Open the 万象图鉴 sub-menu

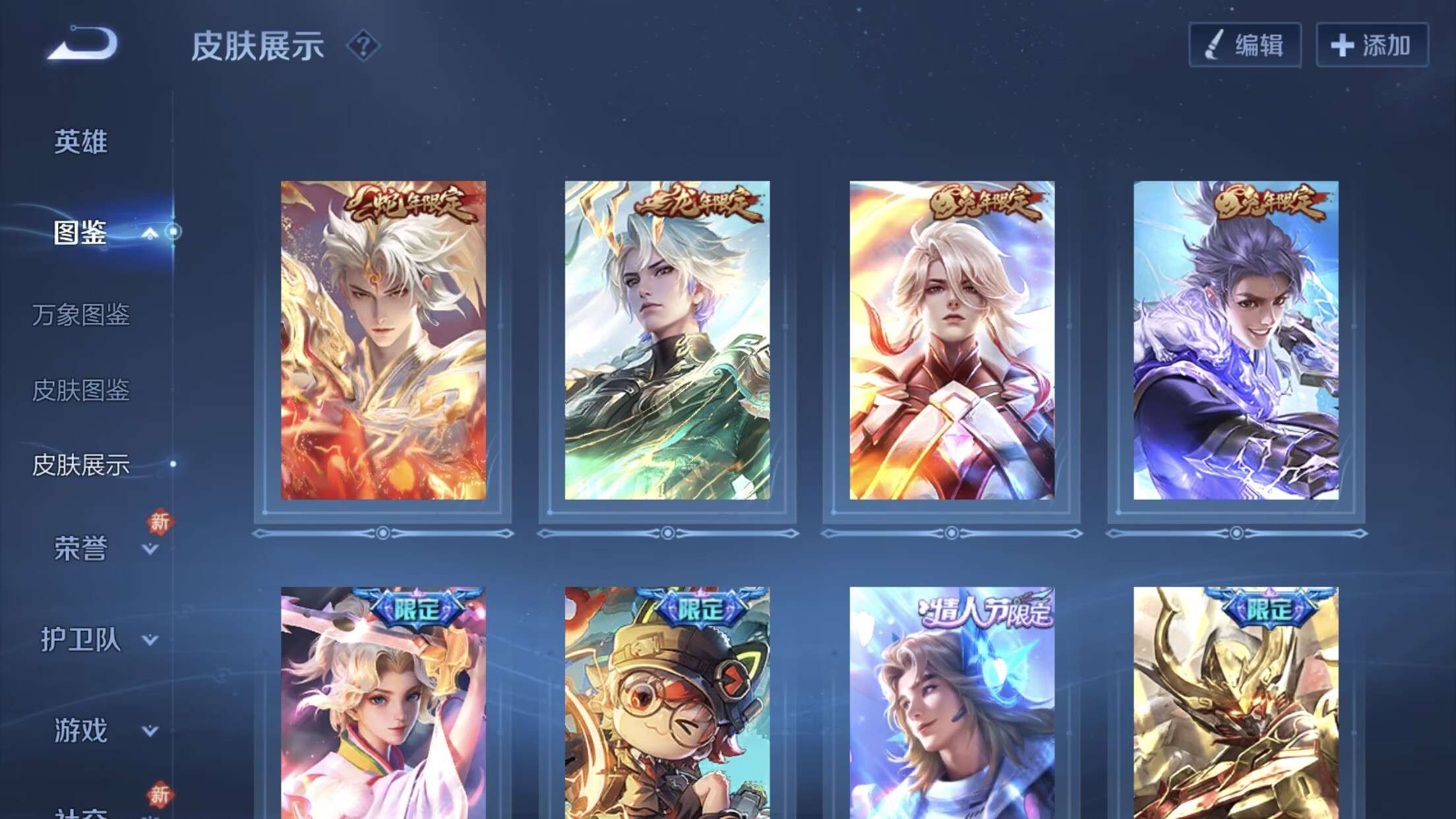point(80,315)
